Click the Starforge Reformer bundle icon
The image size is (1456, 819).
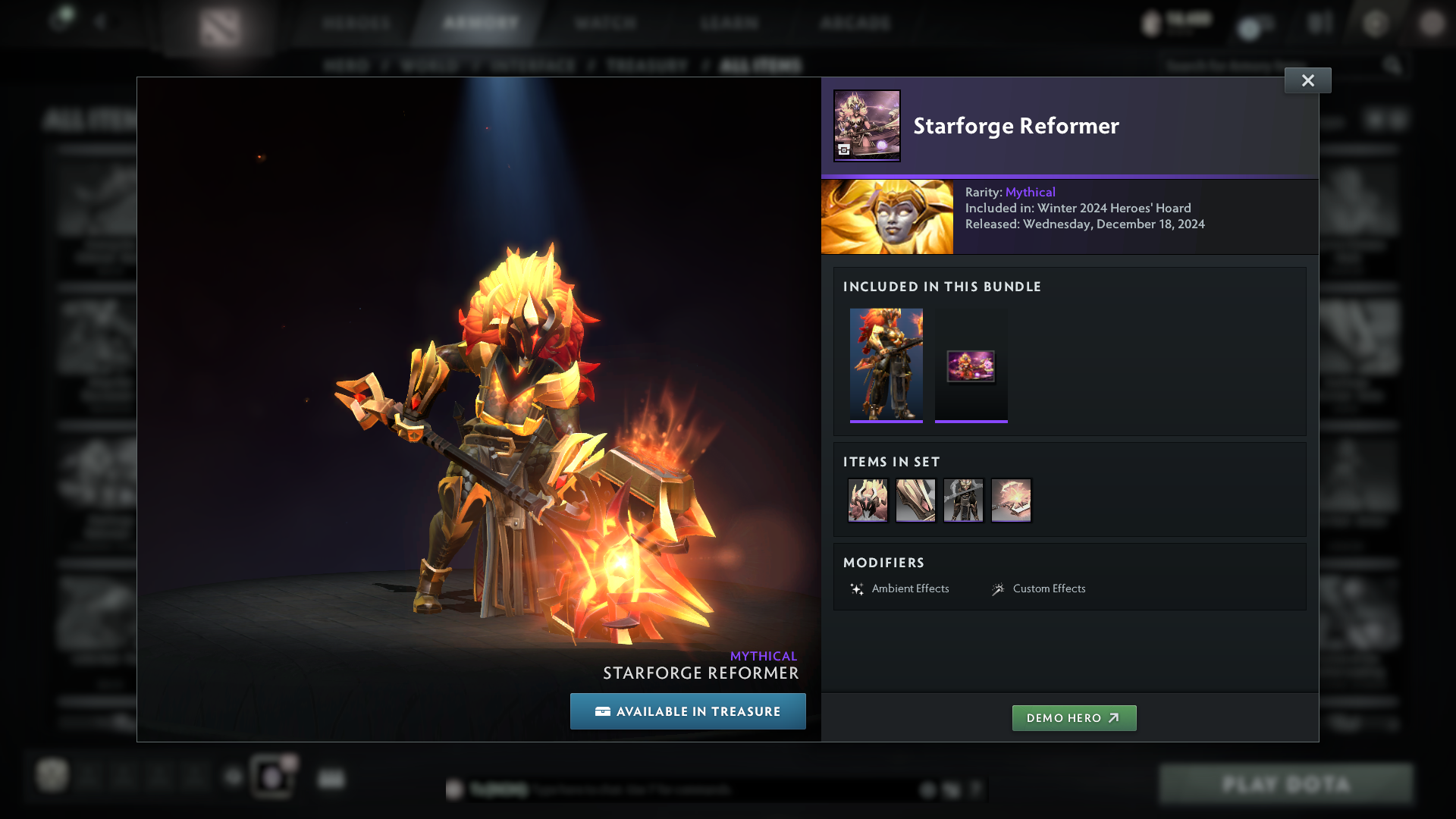tap(867, 126)
